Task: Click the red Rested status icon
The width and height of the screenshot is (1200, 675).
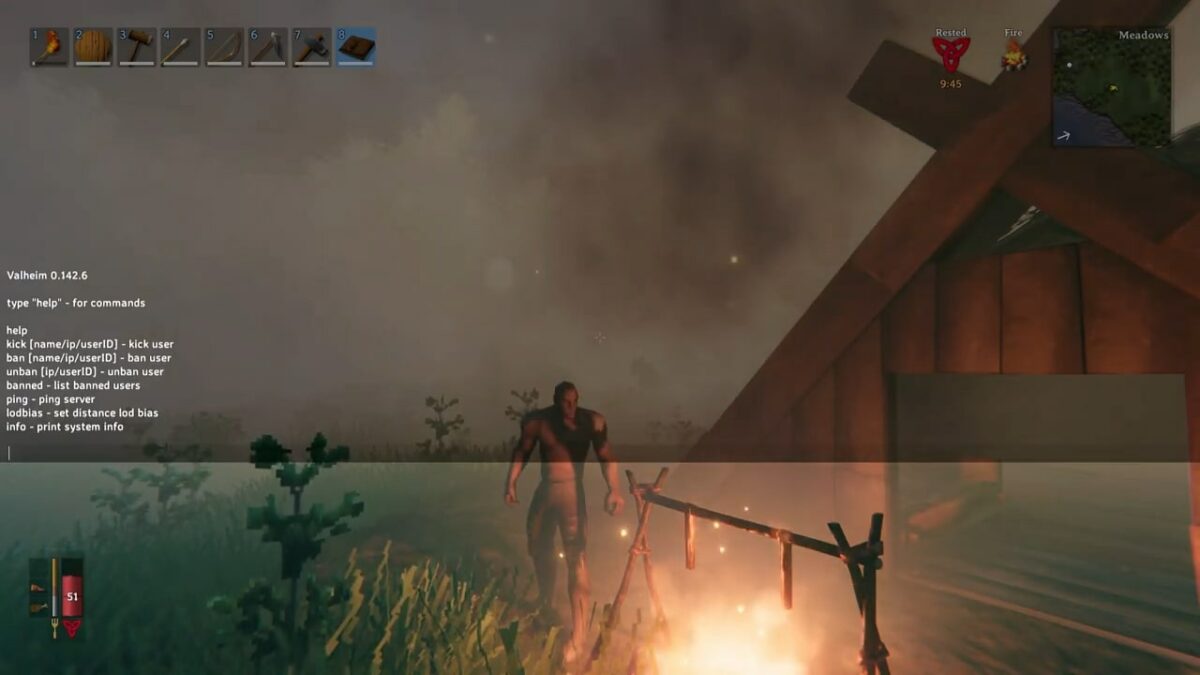Action: click(x=951, y=55)
